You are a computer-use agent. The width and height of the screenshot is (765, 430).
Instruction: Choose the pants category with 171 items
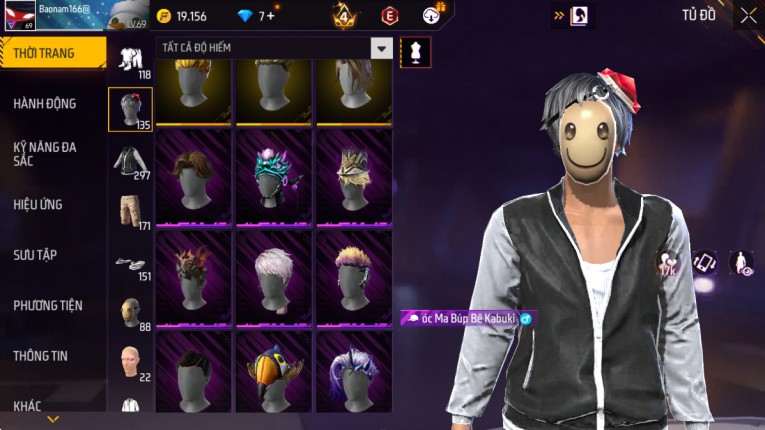pyautogui.click(x=130, y=212)
